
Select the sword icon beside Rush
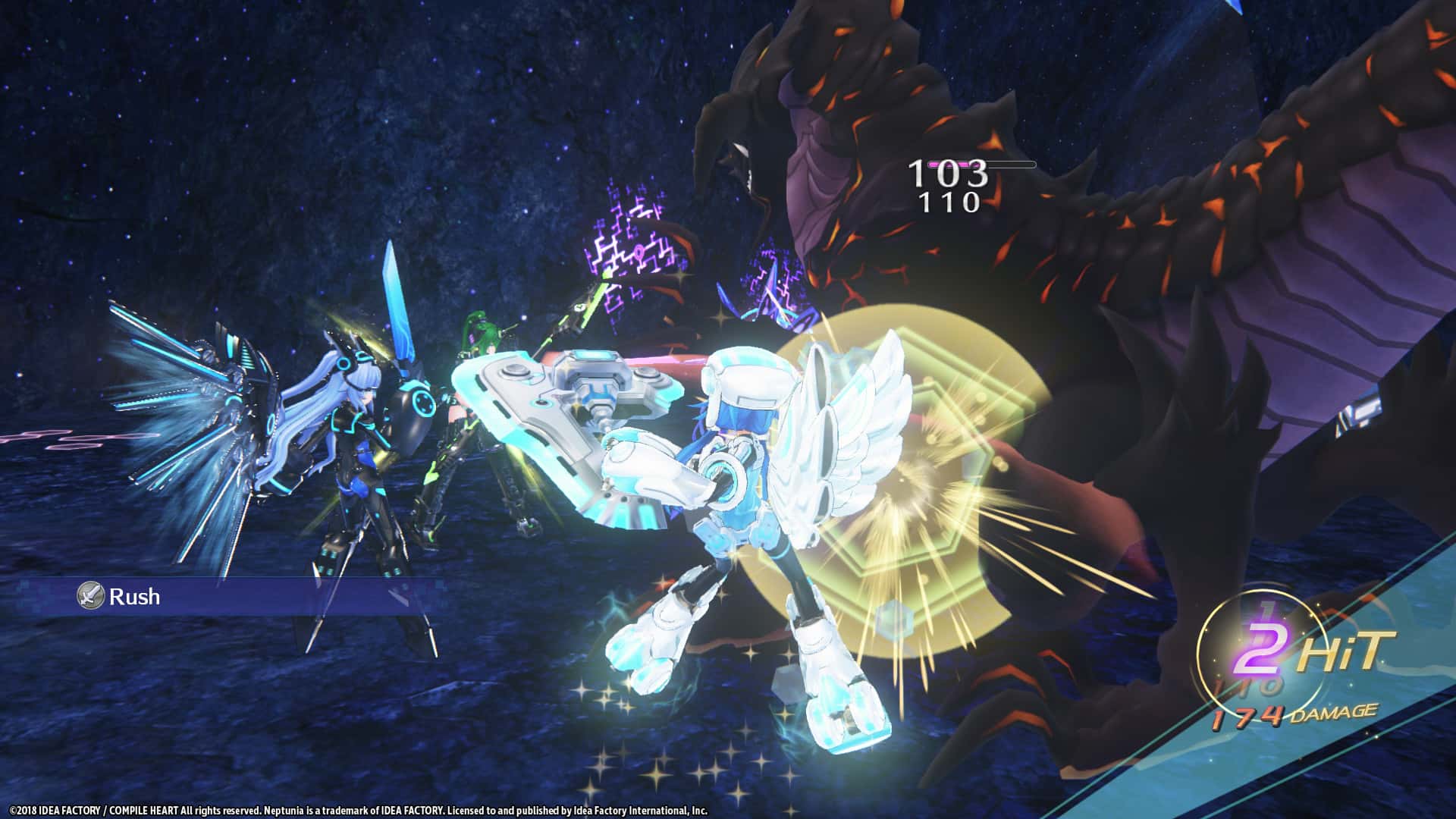coord(90,598)
